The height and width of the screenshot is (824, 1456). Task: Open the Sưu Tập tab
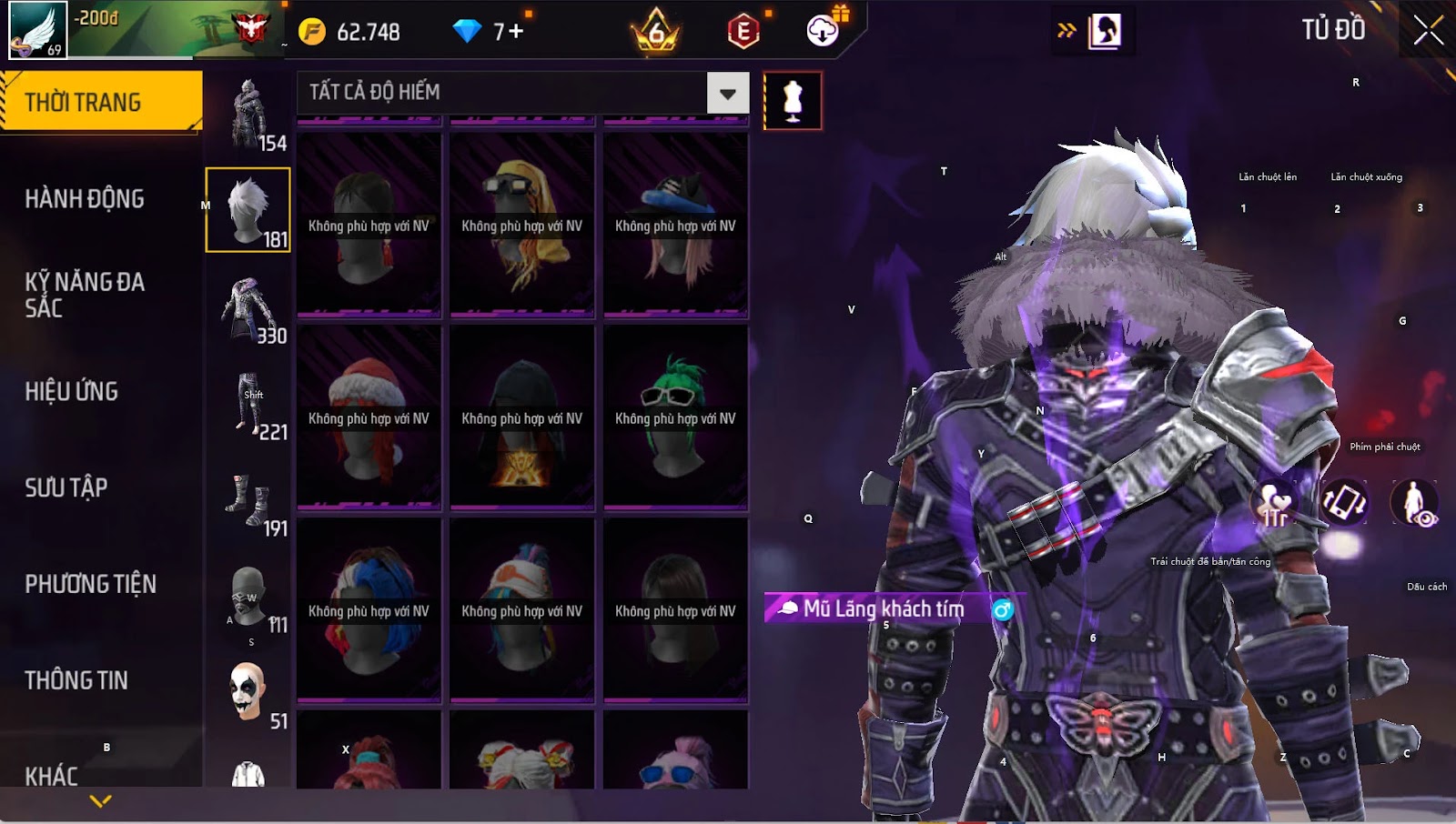pos(66,488)
